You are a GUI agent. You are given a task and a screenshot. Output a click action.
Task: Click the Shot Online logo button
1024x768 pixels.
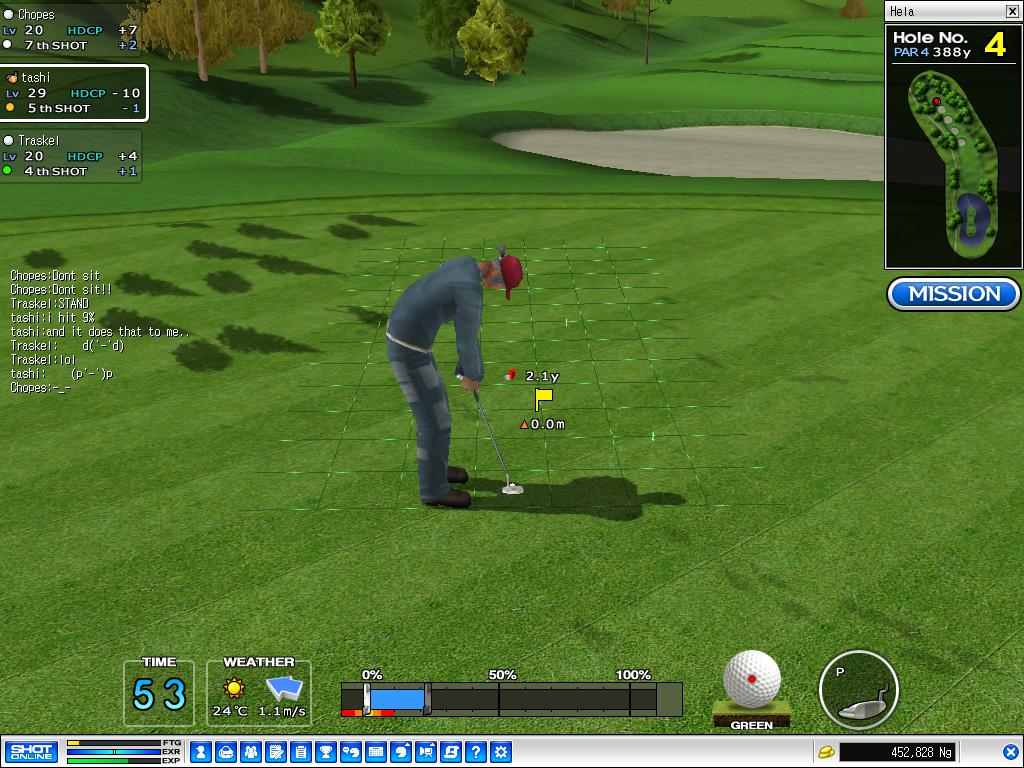point(31,752)
